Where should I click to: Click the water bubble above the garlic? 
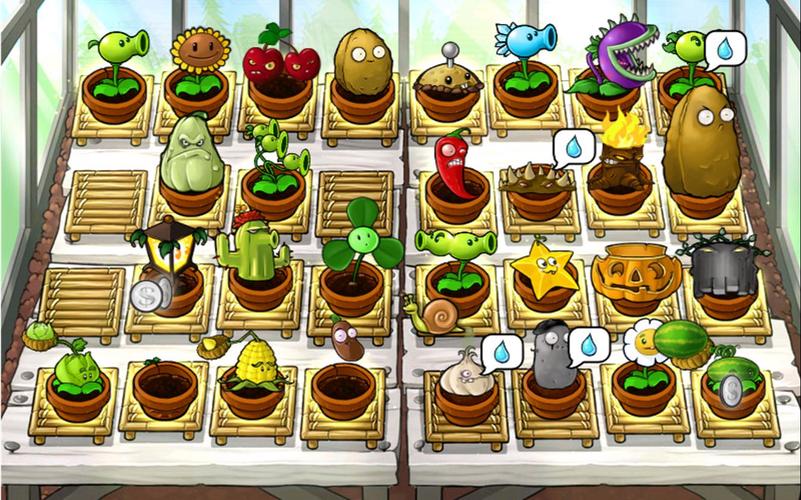click(501, 351)
